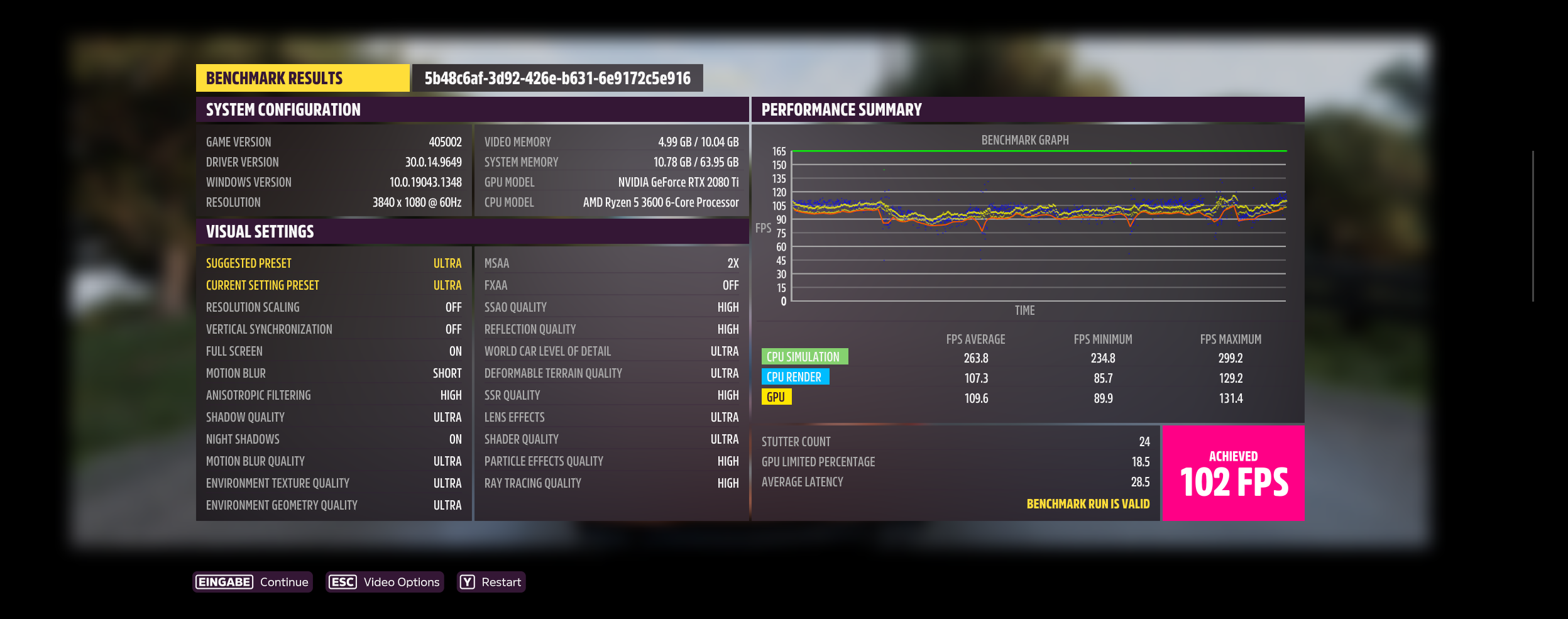Select the CPU SIMULATION legend marker
Viewport: 1568px width, 619px height.
806,356
